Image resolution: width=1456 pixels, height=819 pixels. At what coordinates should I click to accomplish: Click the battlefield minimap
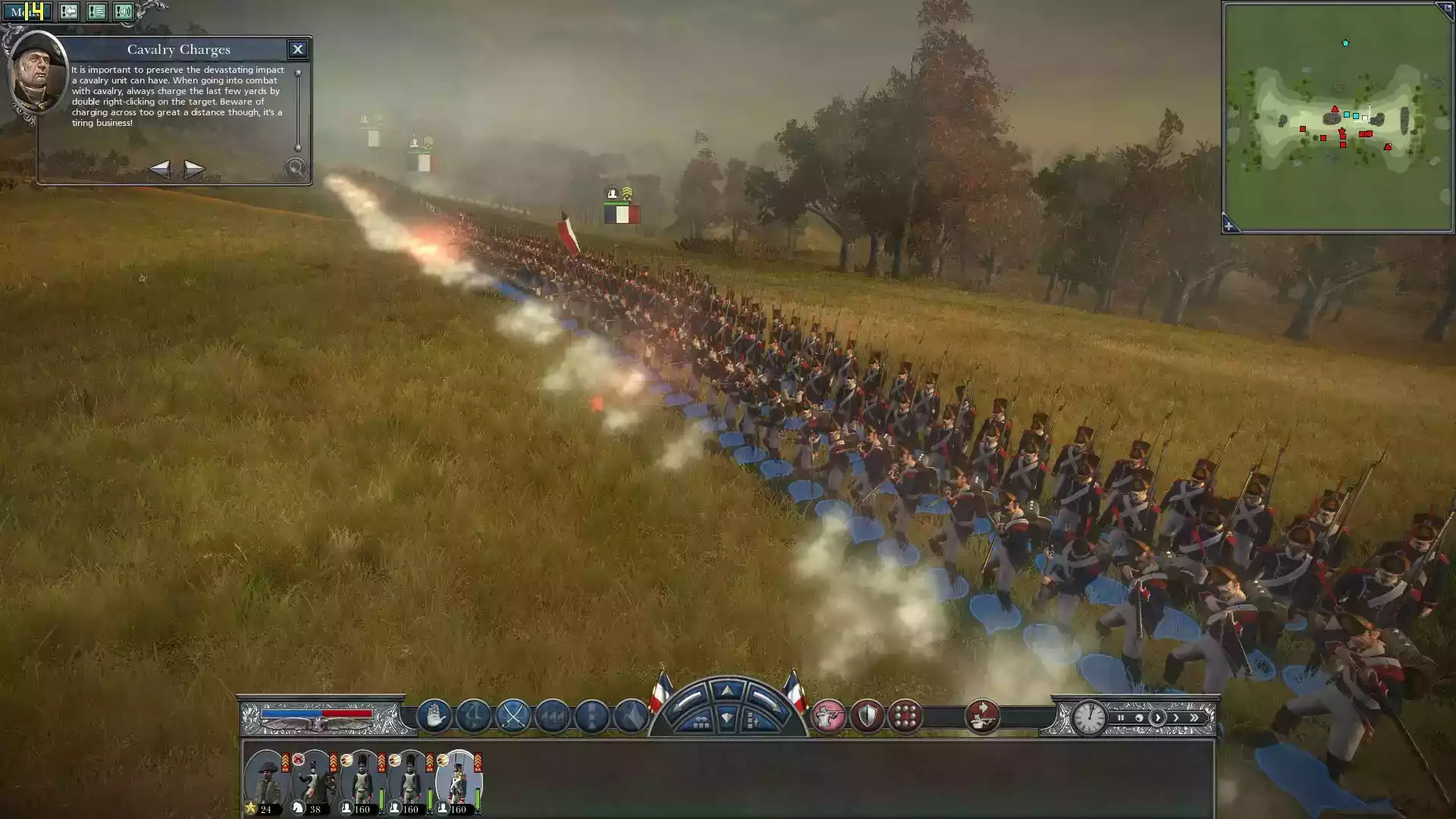pos(1337,118)
